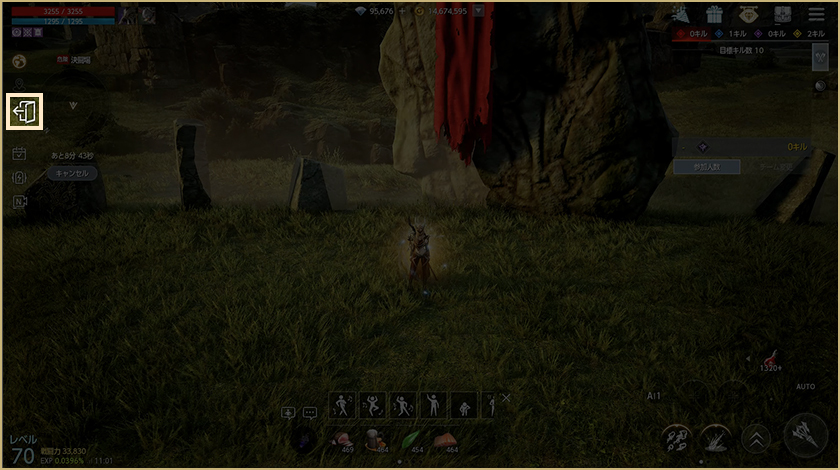840x470 pixels.
Task: Show the 参加人数 participants tab
Action: pos(704,167)
